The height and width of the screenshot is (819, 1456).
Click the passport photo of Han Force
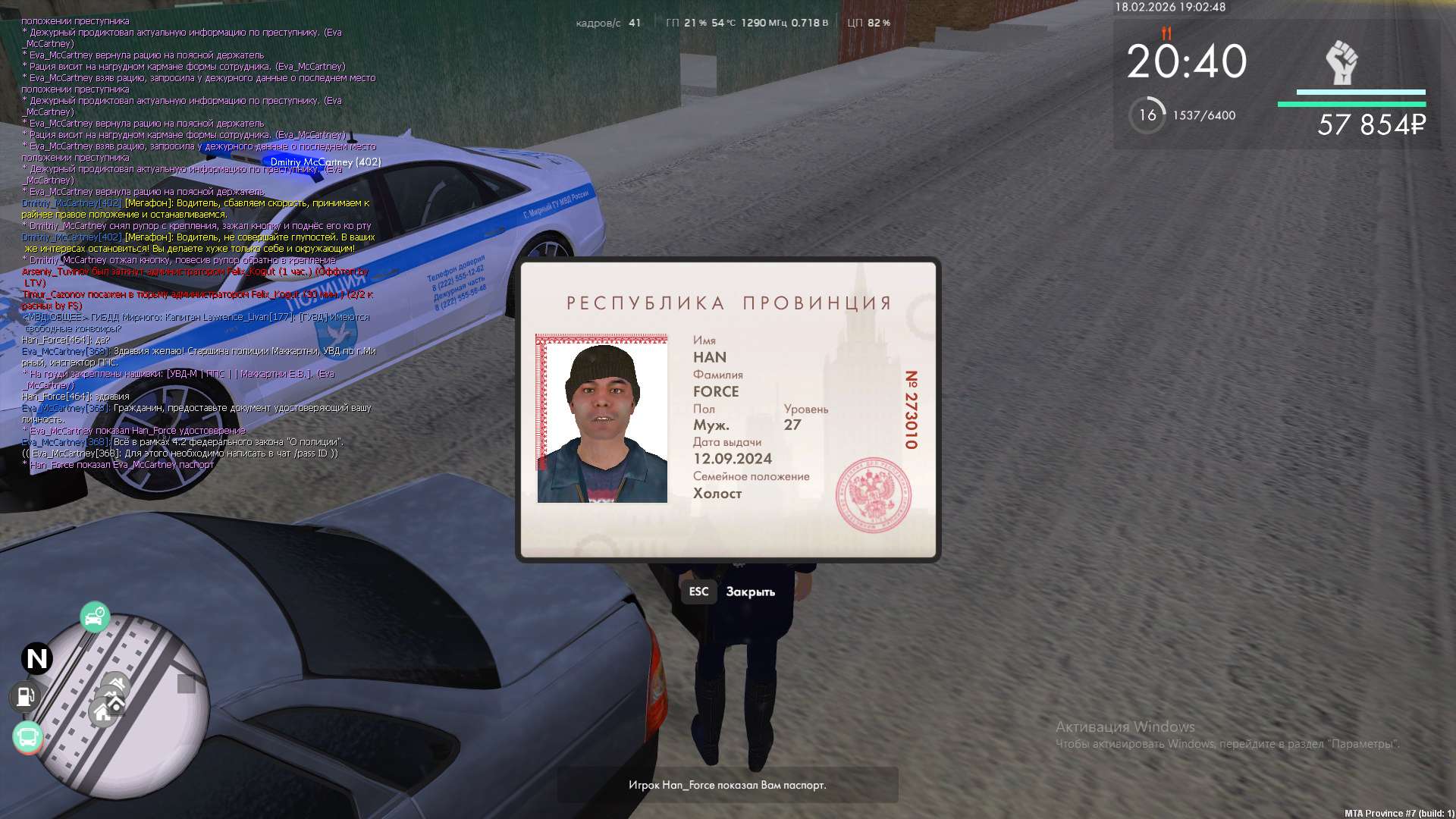click(602, 419)
